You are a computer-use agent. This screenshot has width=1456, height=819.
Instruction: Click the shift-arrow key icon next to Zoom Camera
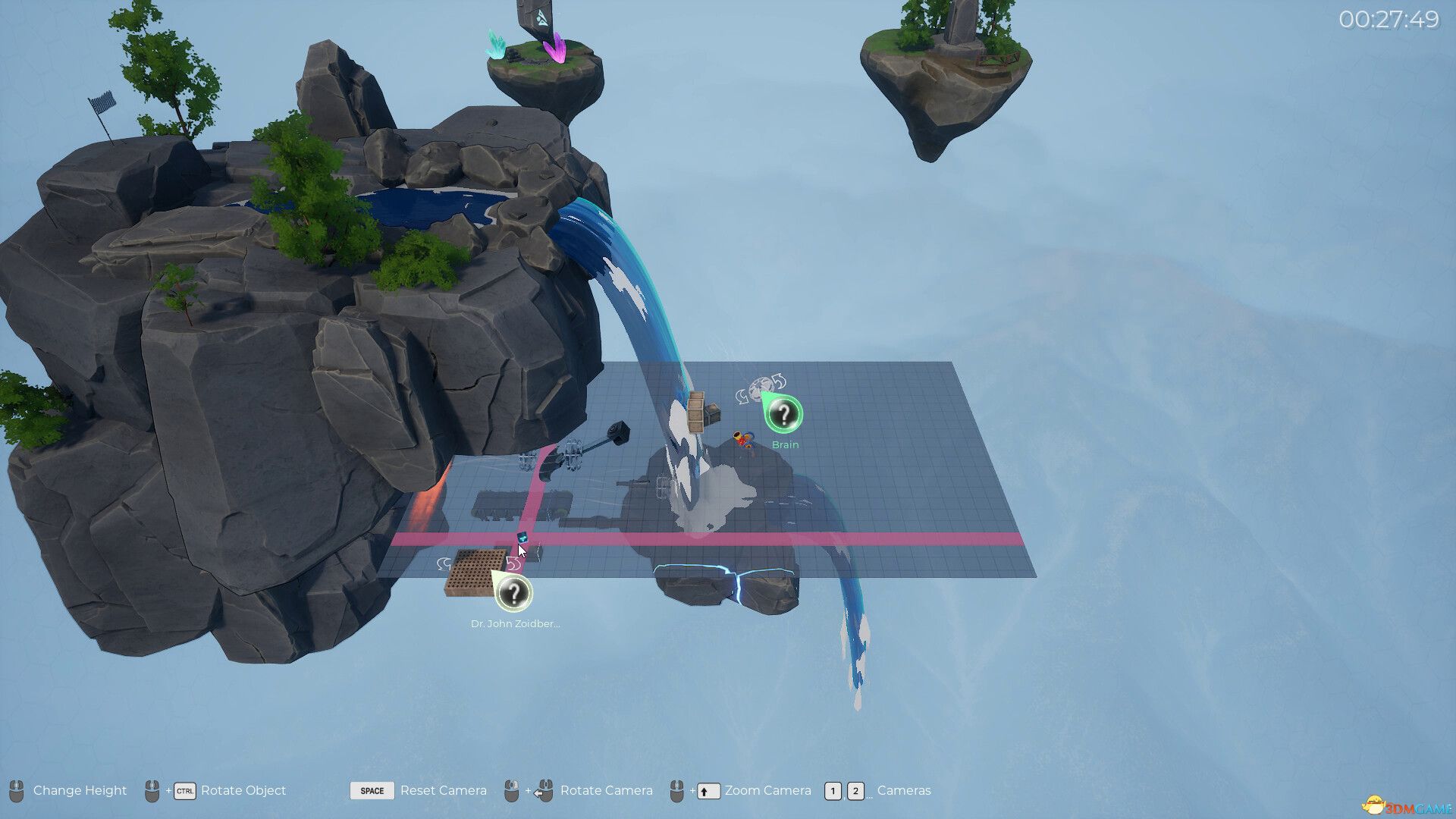pos(708,791)
